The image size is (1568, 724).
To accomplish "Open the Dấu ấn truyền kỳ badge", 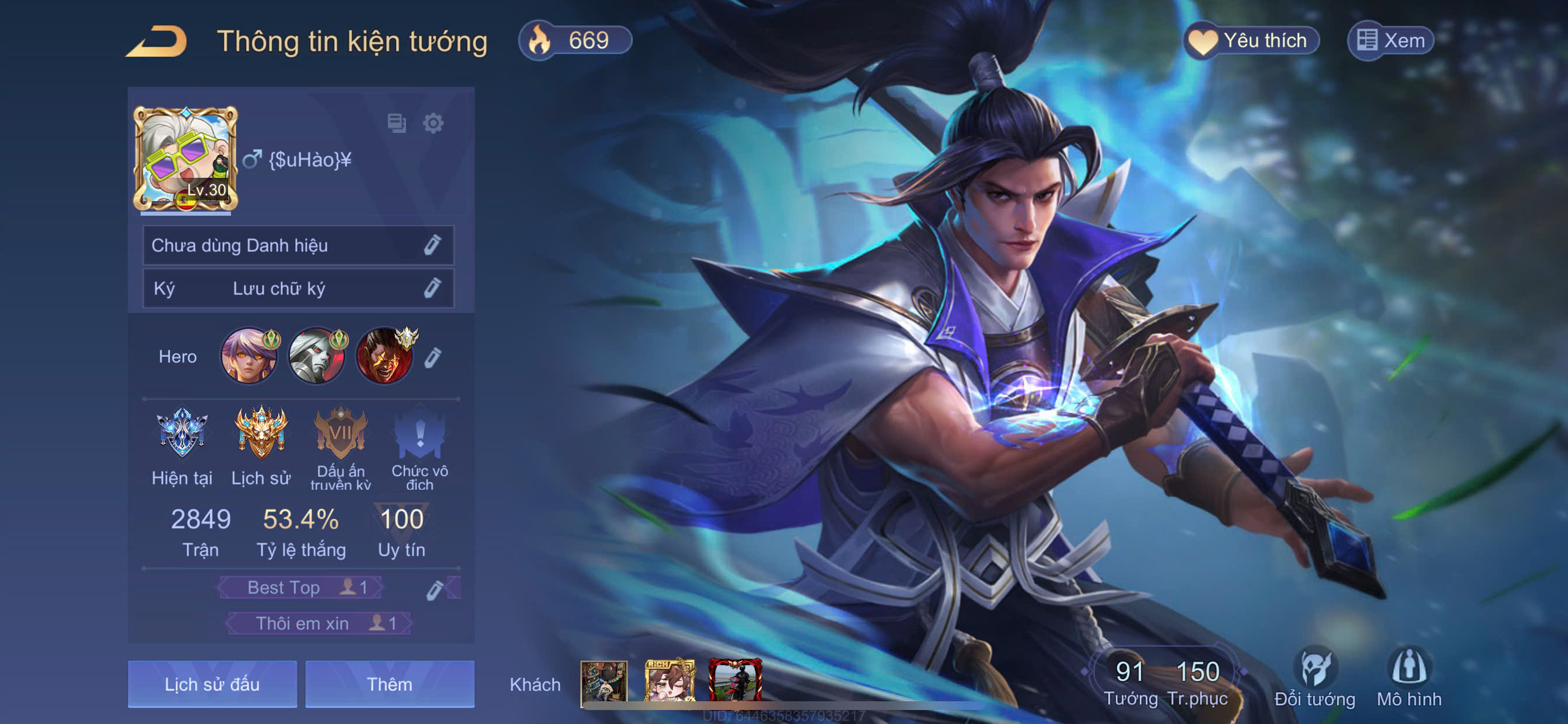I will pyautogui.click(x=340, y=433).
